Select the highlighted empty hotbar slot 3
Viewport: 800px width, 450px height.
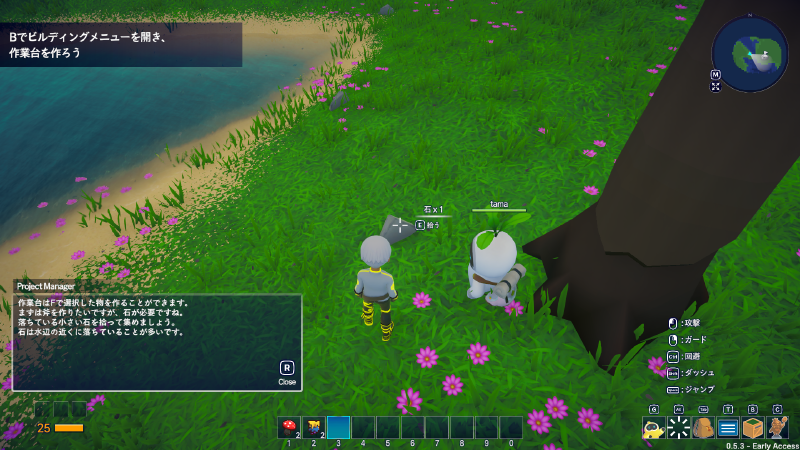(339, 428)
